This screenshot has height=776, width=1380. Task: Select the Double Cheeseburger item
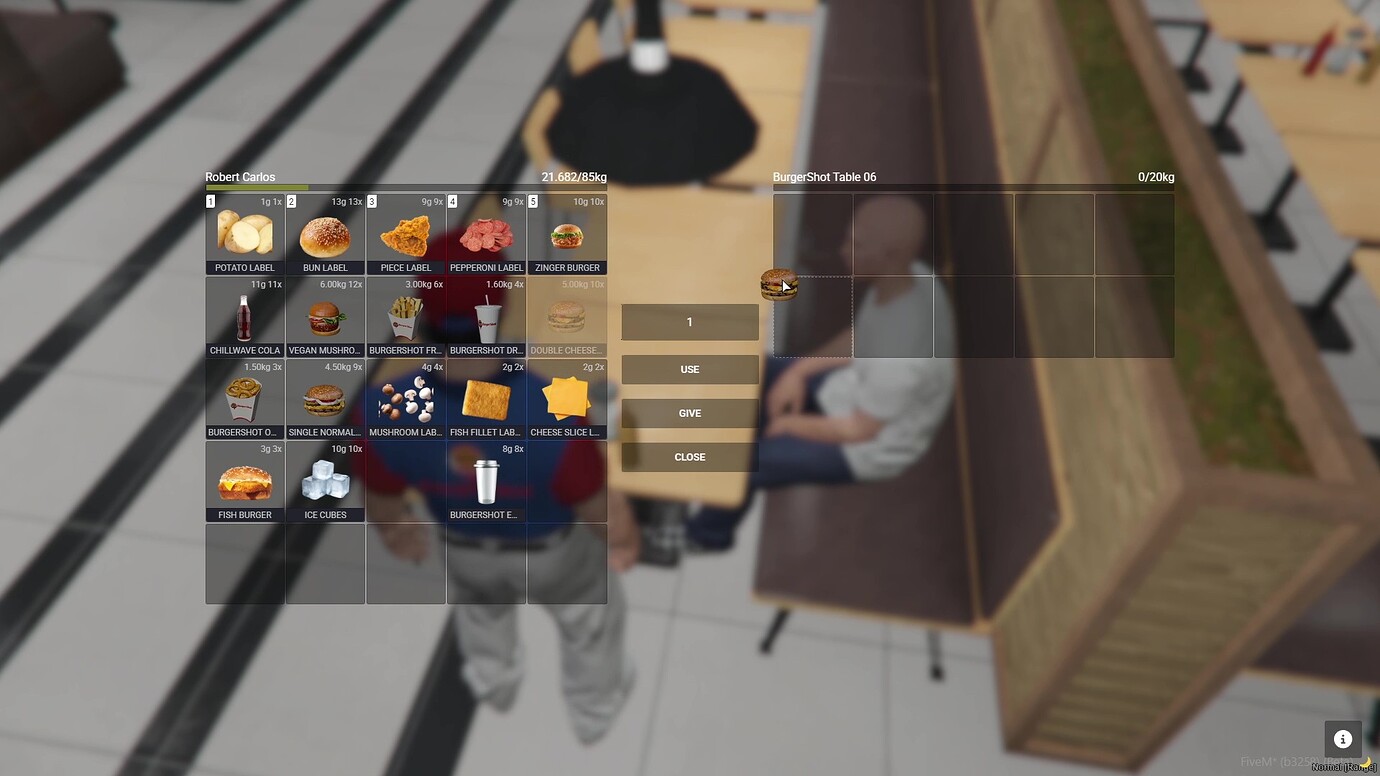click(567, 316)
